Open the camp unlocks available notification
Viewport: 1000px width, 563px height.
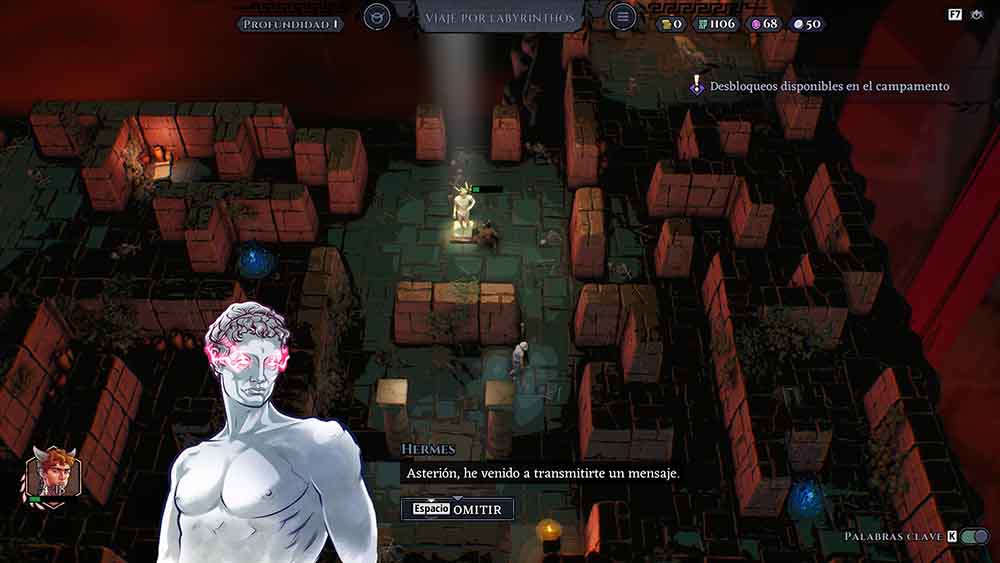point(820,87)
